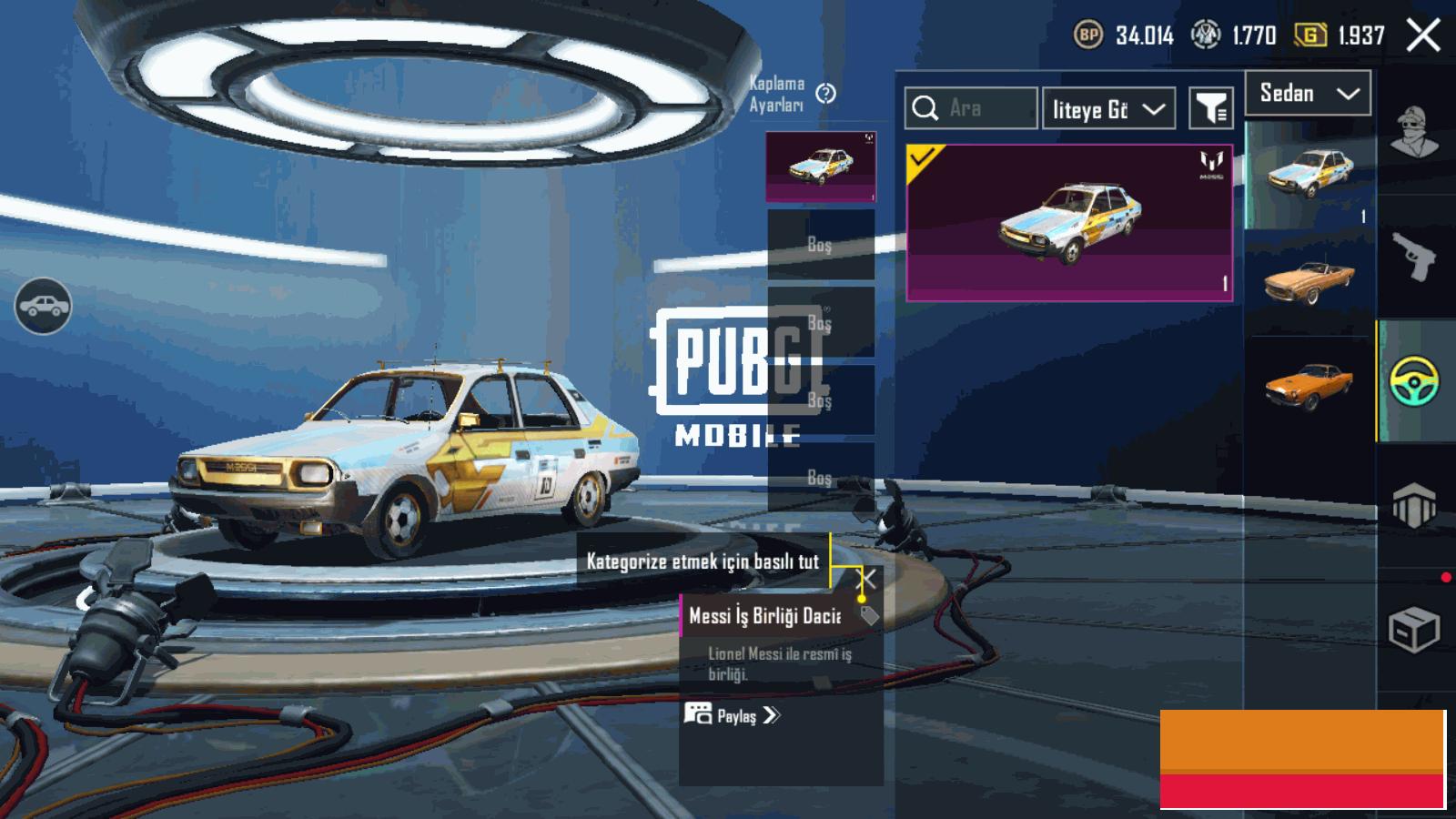Close the inventory screen with the X
Screen dimensions: 1456x819
[1423, 35]
